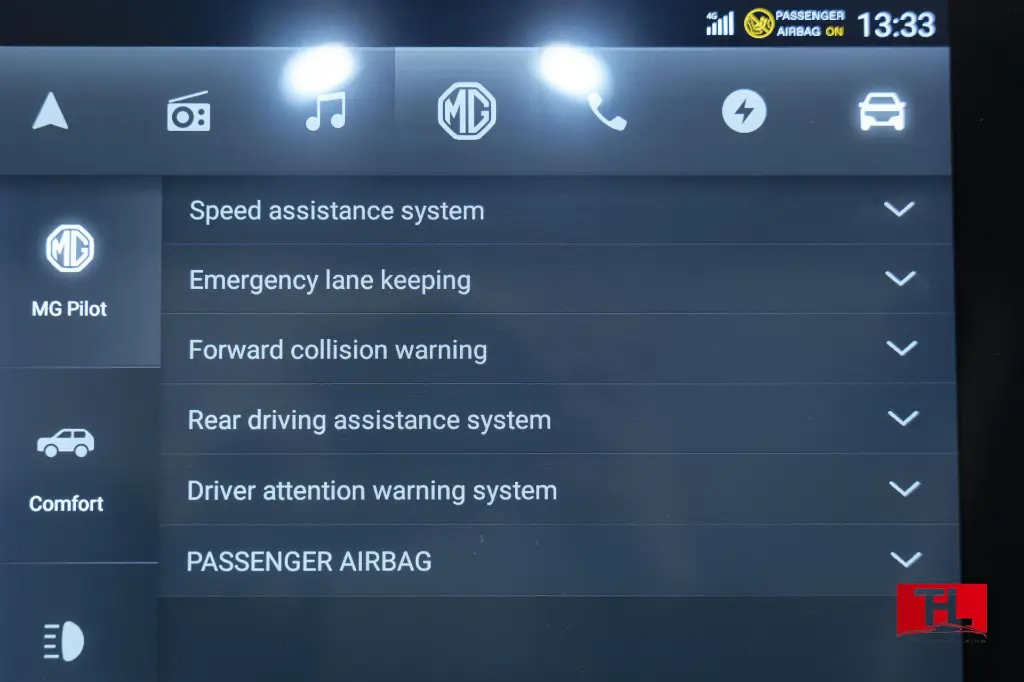The height and width of the screenshot is (682, 1024).
Task: Open the car settings icon
Action: (882, 112)
